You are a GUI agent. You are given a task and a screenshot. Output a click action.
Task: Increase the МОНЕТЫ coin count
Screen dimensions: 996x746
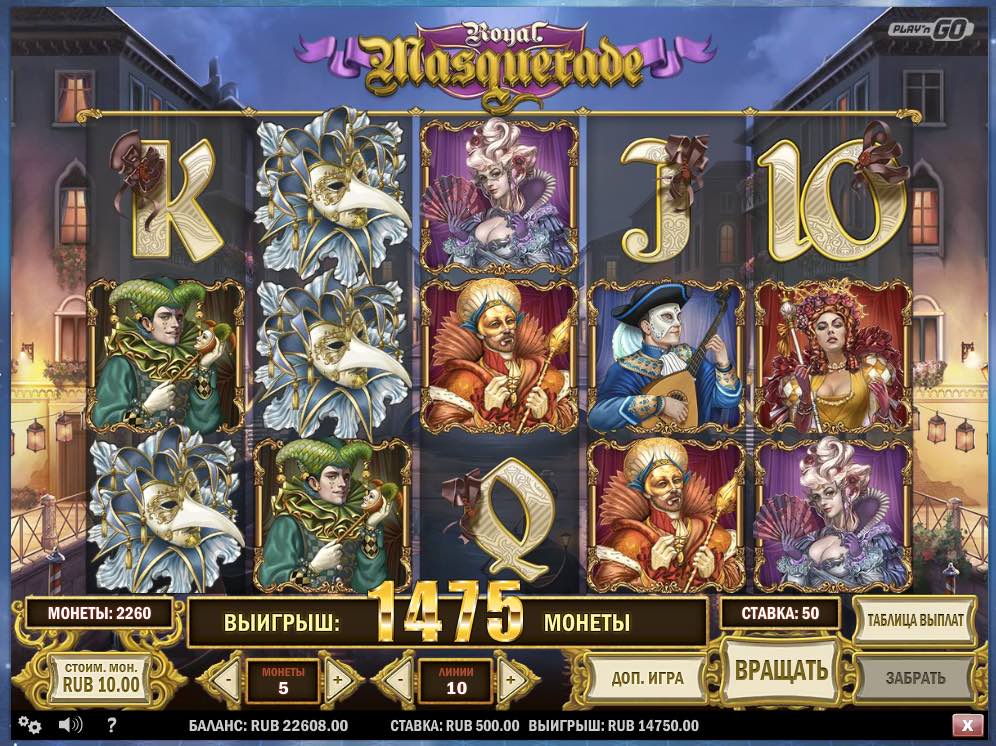(337, 681)
